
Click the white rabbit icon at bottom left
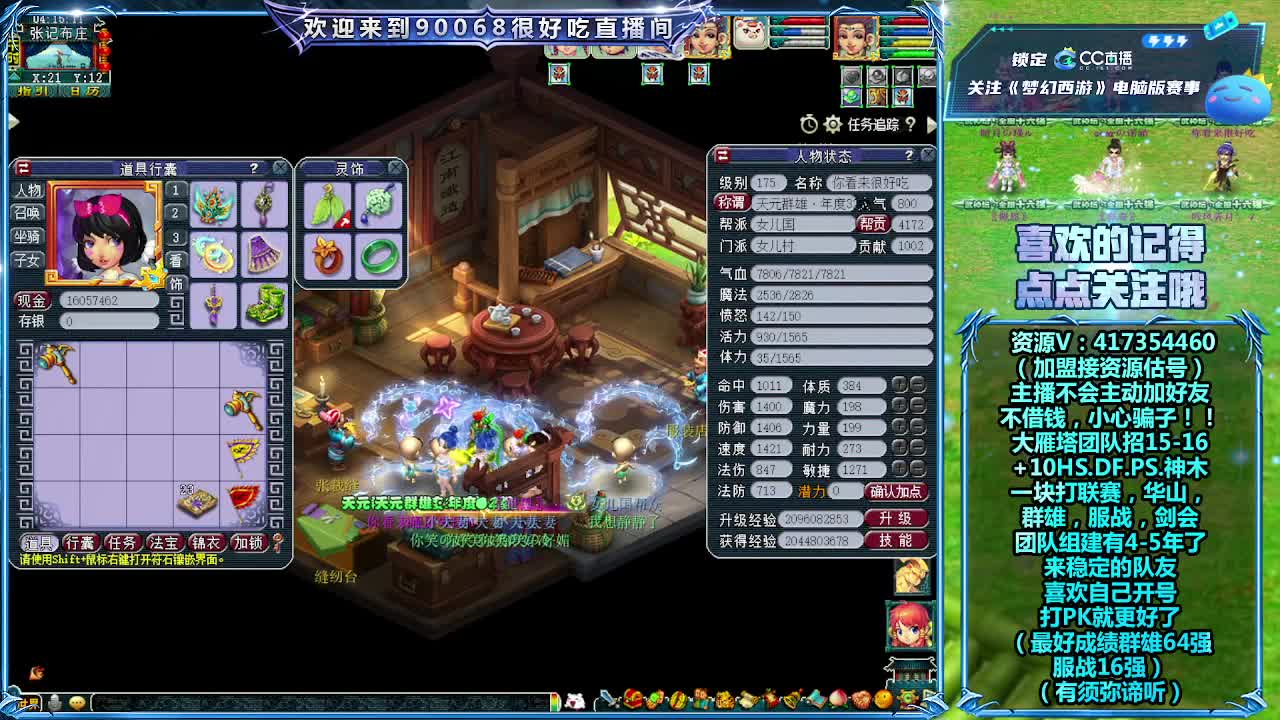click(x=575, y=700)
